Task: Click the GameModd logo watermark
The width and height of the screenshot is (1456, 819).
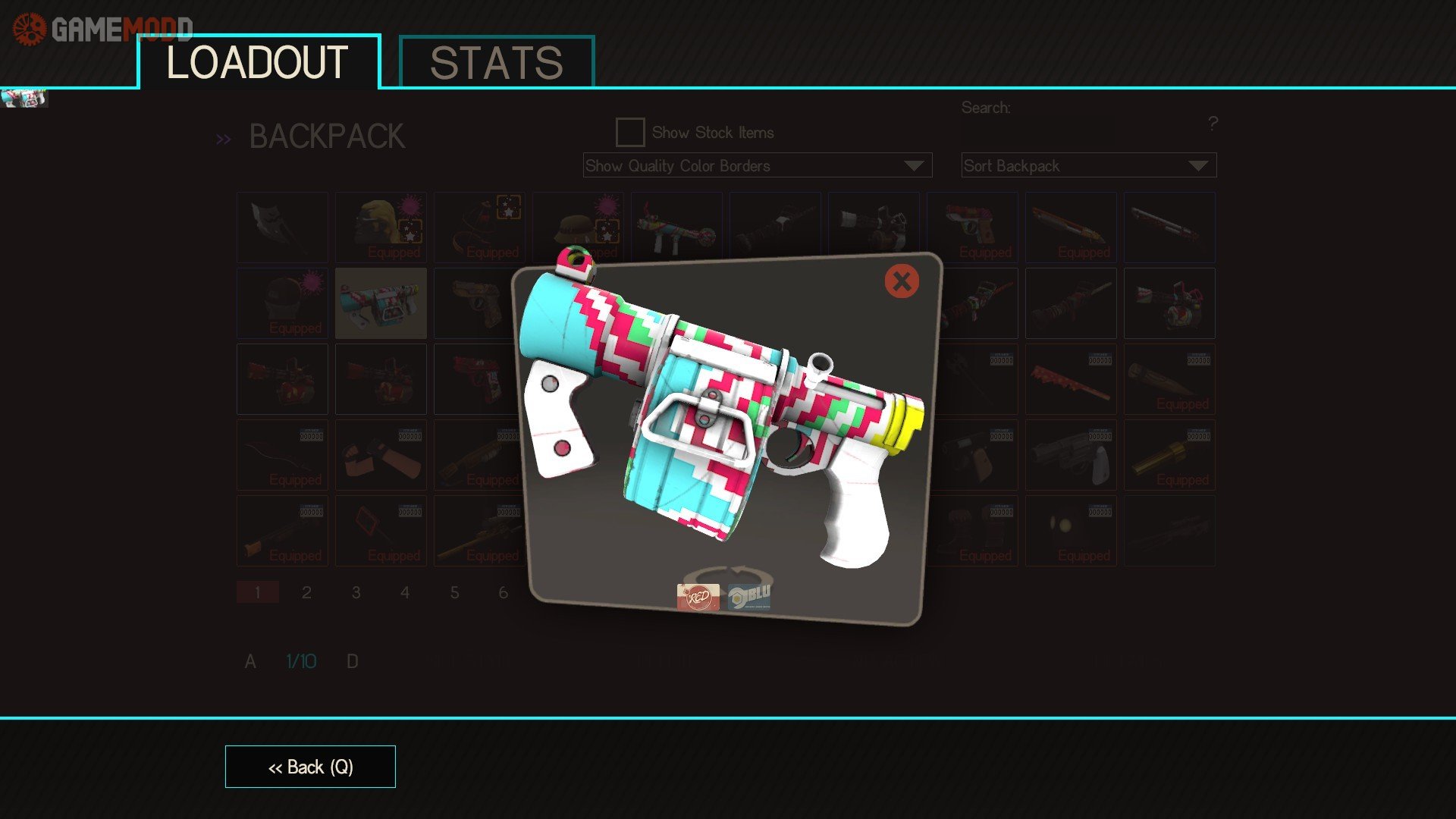Action: pyautogui.click(x=103, y=29)
